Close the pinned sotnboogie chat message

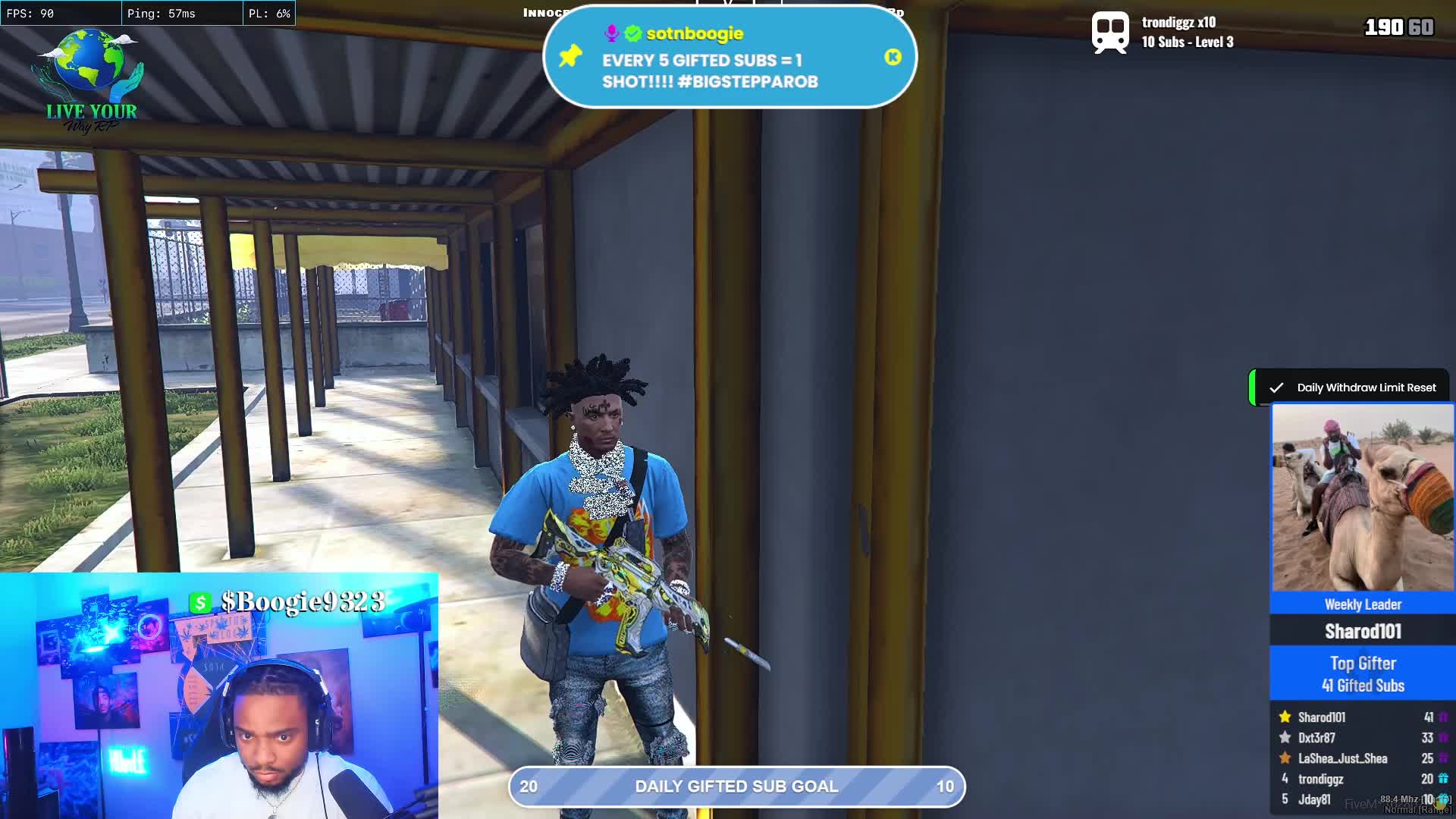pos(893,57)
